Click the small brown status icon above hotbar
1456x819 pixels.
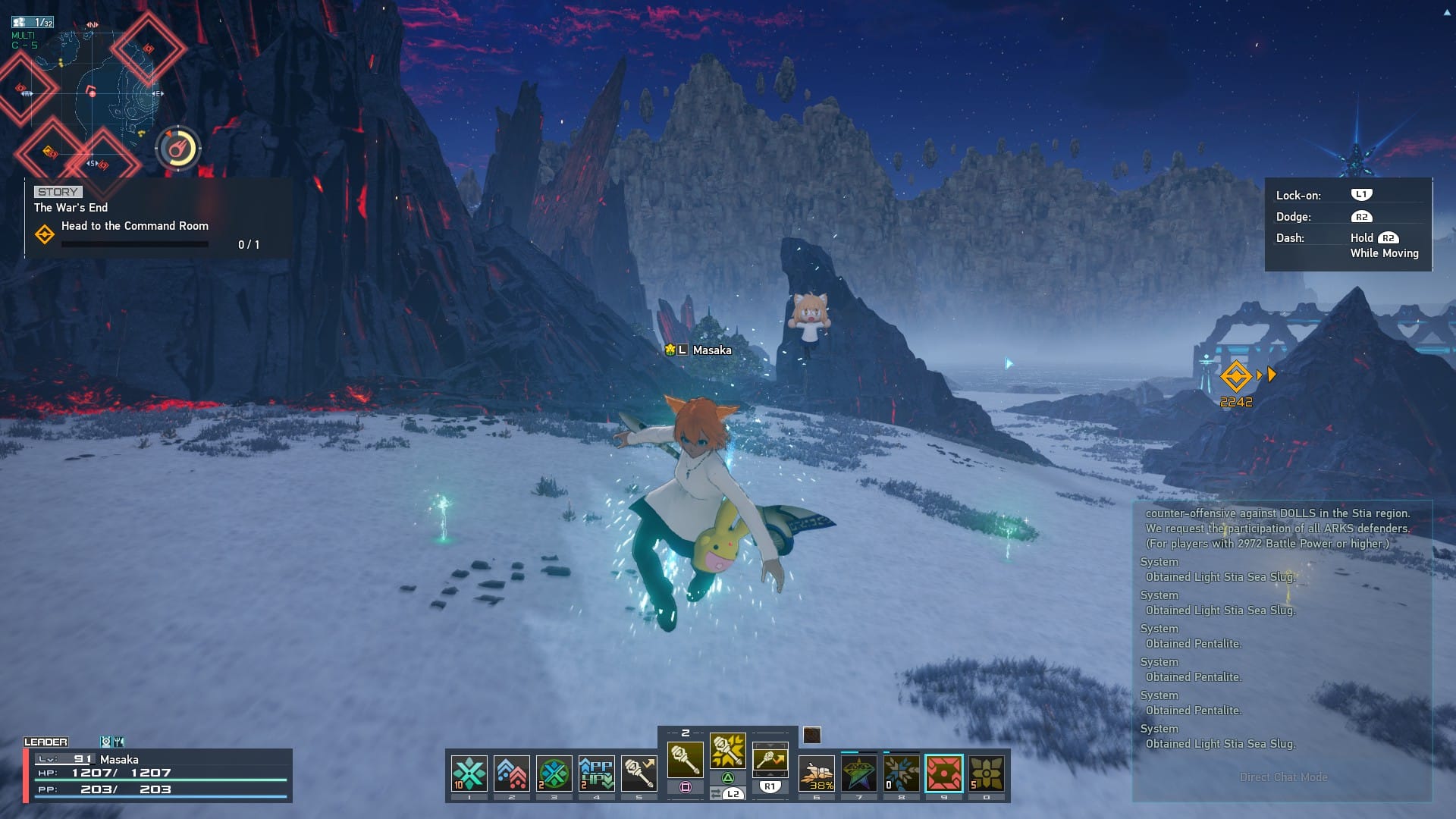coord(812,735)
